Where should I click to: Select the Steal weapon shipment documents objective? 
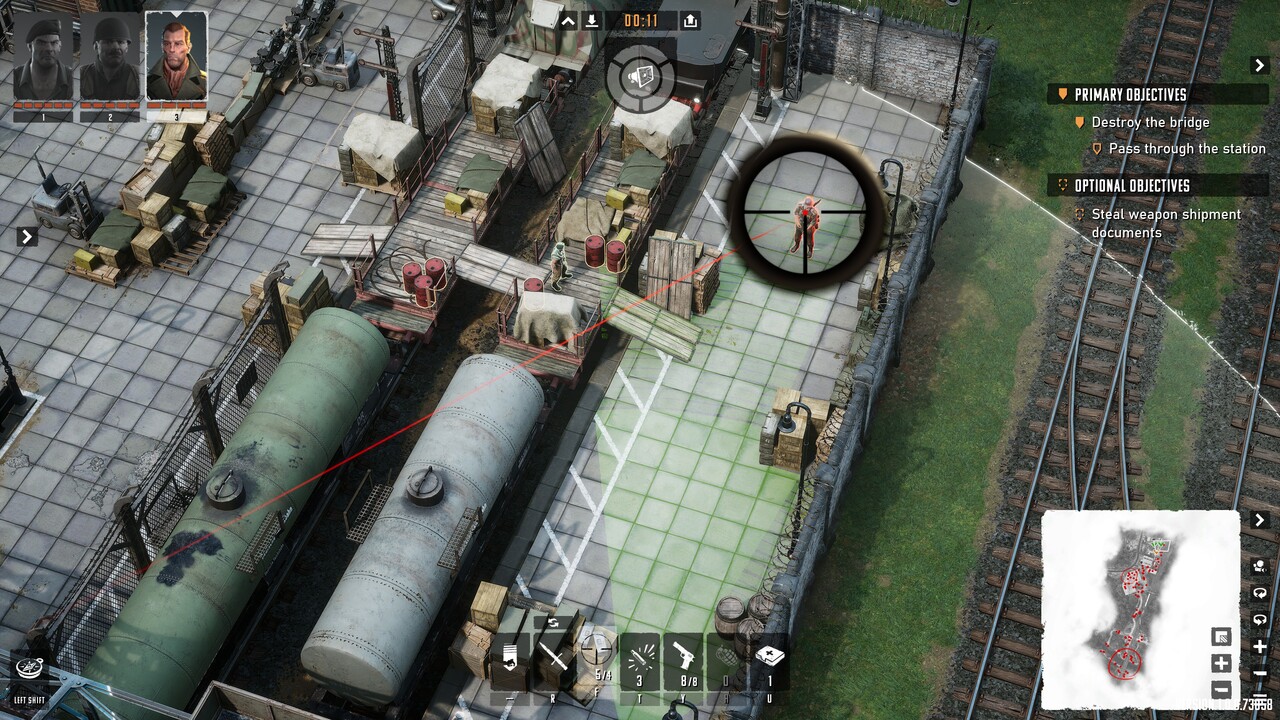(1165, 223)
